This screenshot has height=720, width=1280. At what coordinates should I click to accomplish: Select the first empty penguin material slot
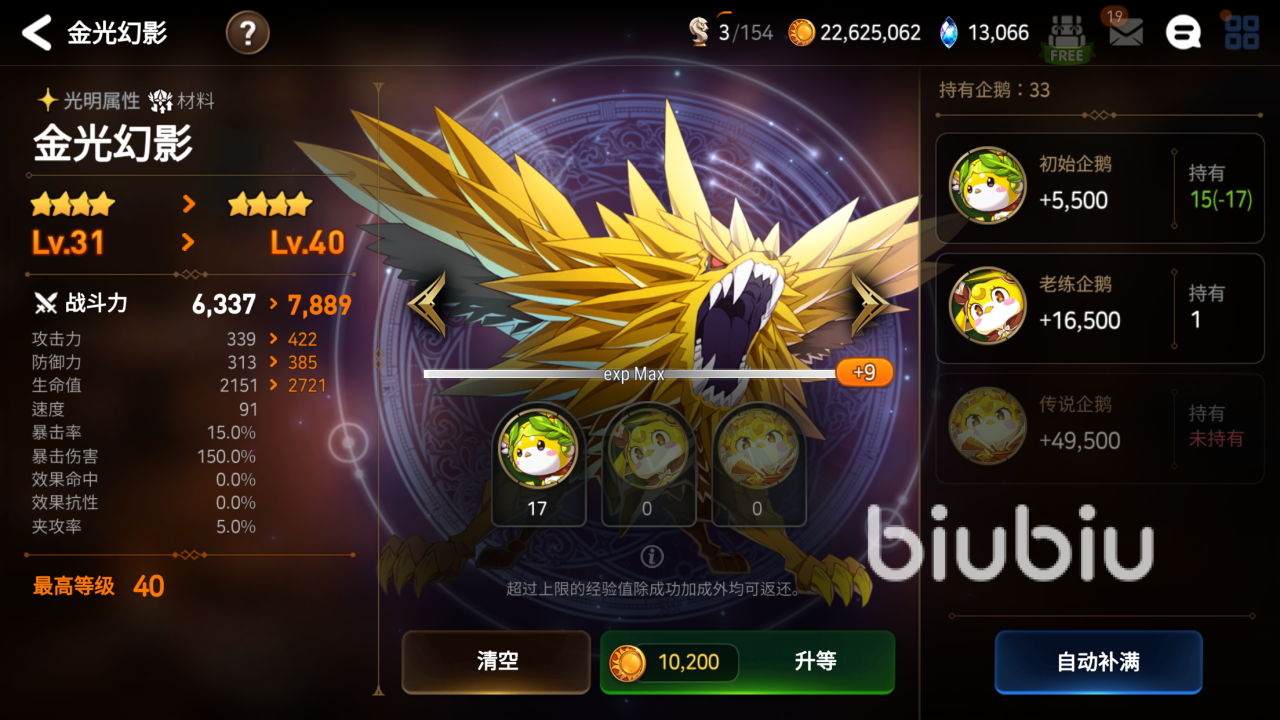tap(649, 465)
